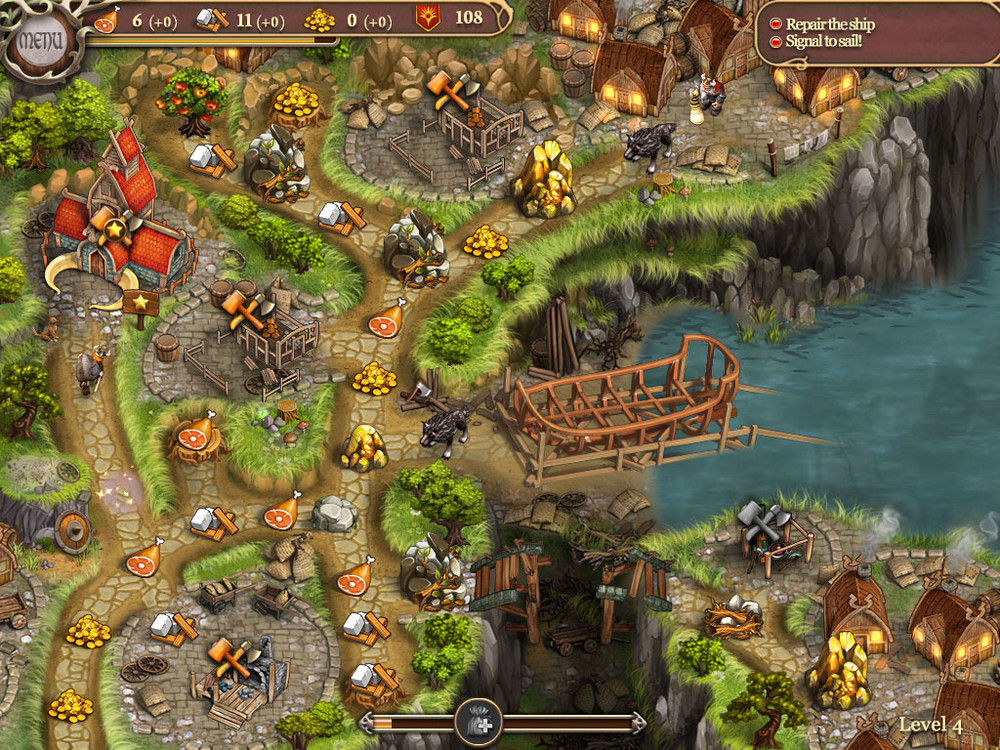Select the 'Signal to sail!' objective

pyautogui.click(x=825, y=42)
